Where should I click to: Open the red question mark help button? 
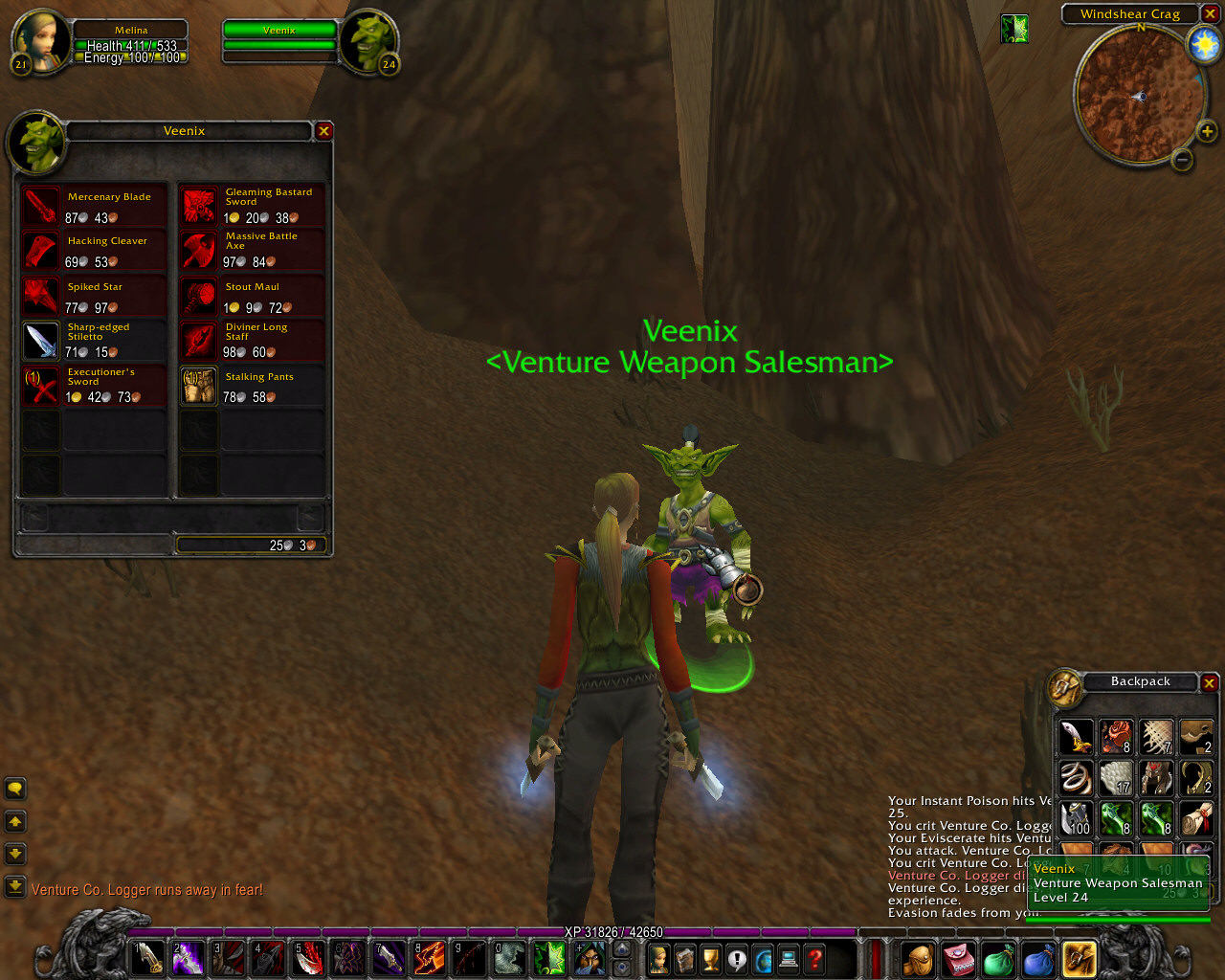[x=814, y=958]
